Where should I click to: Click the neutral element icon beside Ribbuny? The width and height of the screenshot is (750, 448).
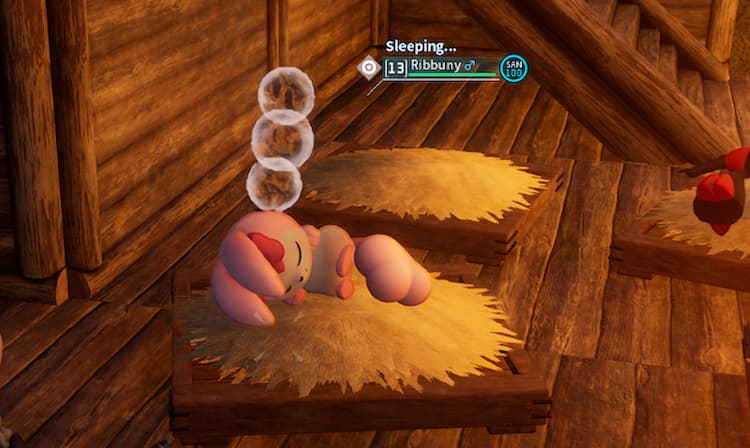(x=368, y=67)
